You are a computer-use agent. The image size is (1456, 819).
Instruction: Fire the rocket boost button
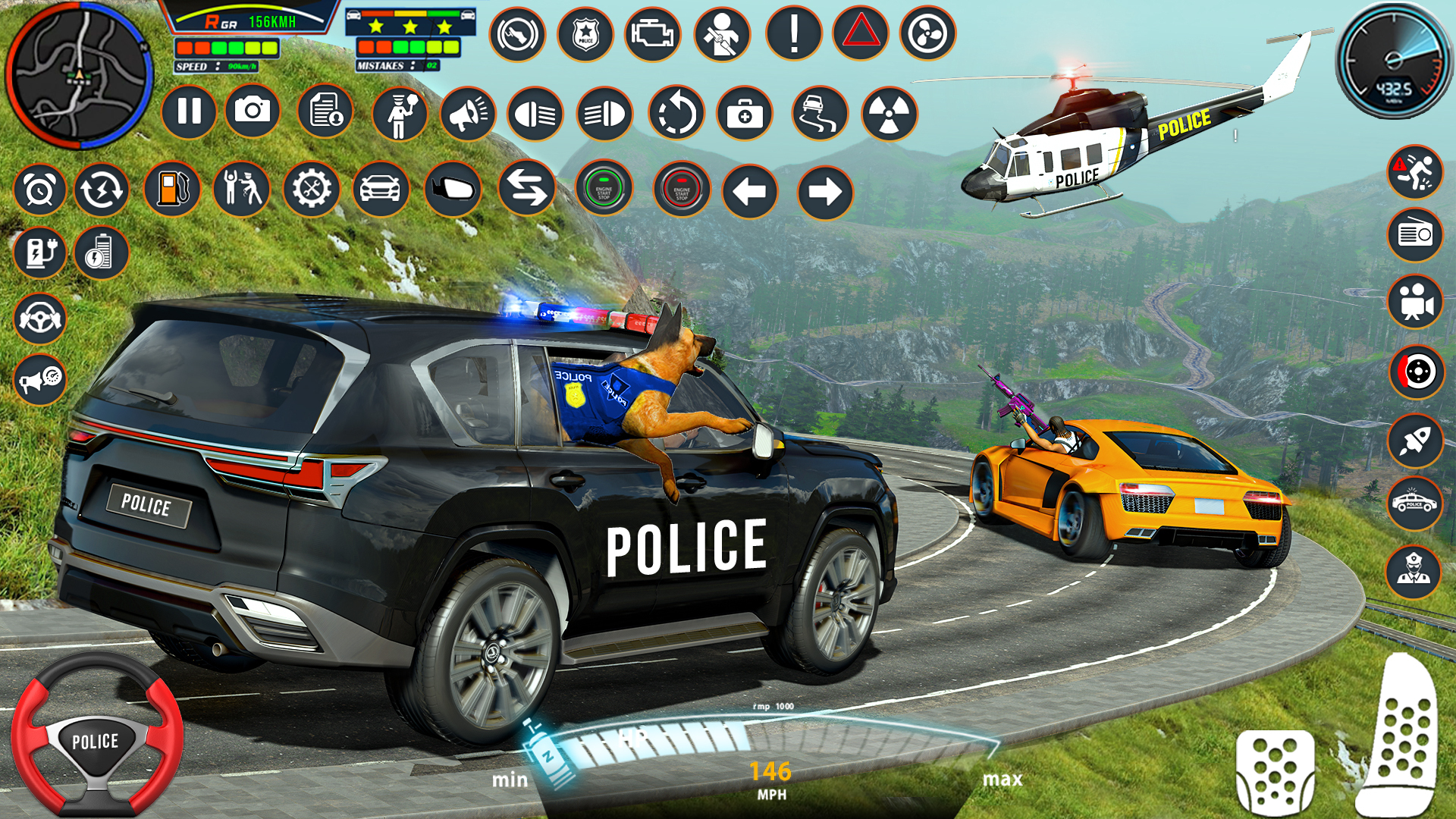pyautogui.click(x=1415, y=441)
